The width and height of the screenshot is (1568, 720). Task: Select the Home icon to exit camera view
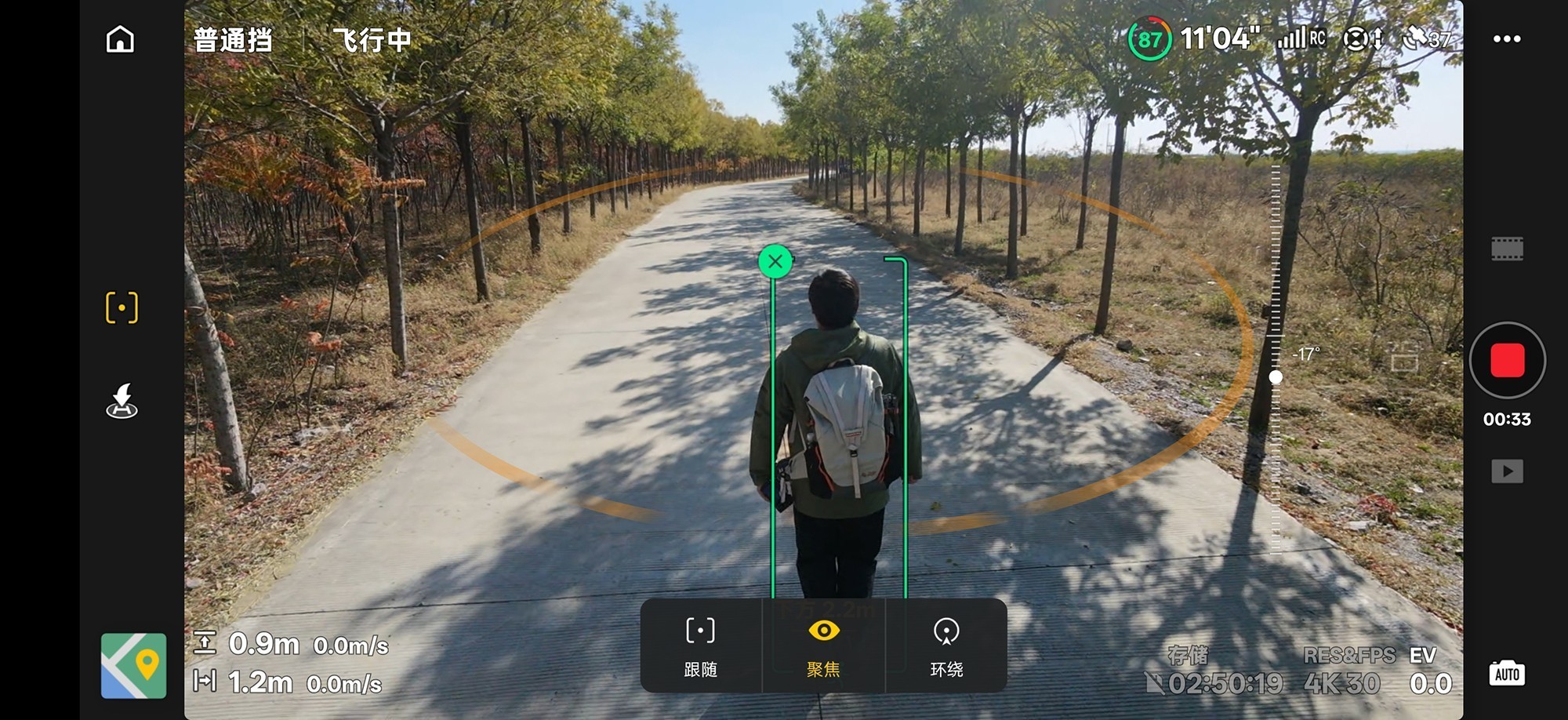click(119, 39)
